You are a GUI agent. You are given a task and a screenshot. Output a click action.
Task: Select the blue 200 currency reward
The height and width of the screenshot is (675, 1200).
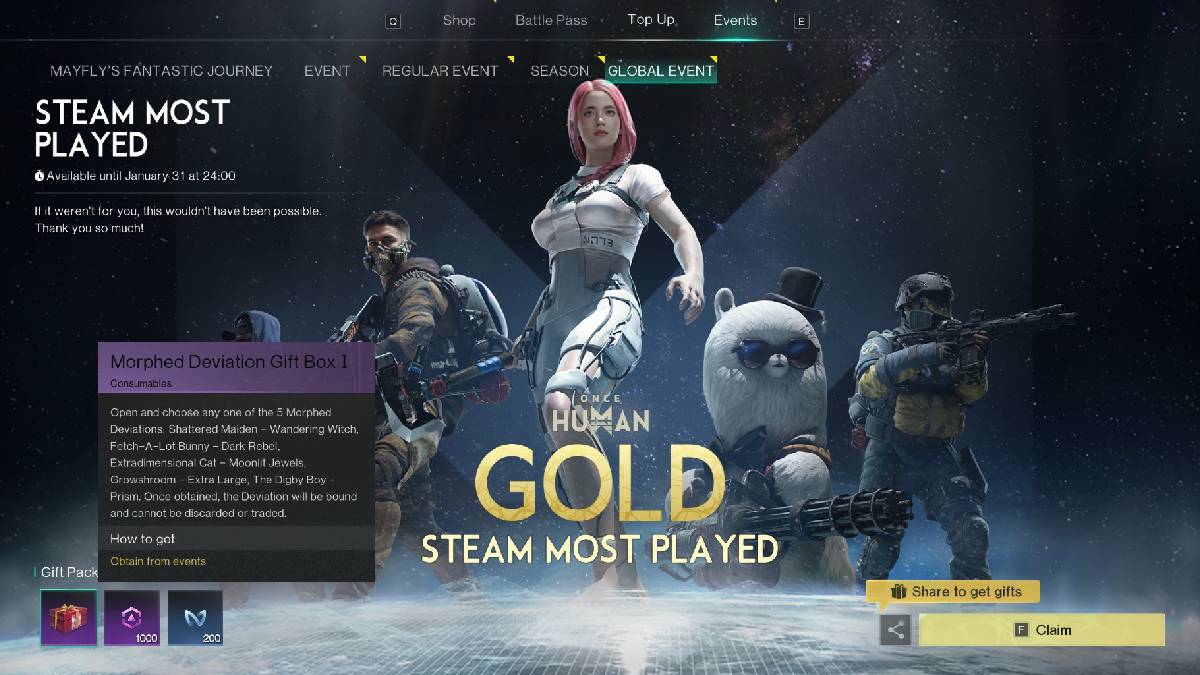(x=195, y=617)
